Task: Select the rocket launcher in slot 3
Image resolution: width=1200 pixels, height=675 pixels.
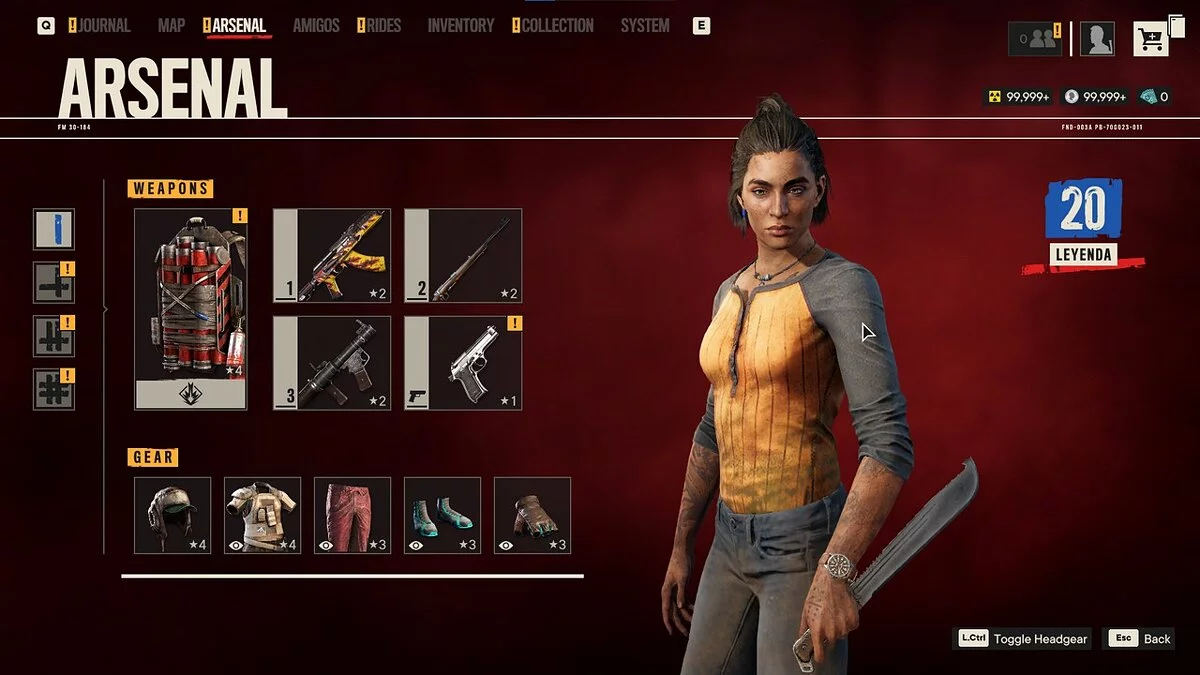Action: tap(331, 363)
